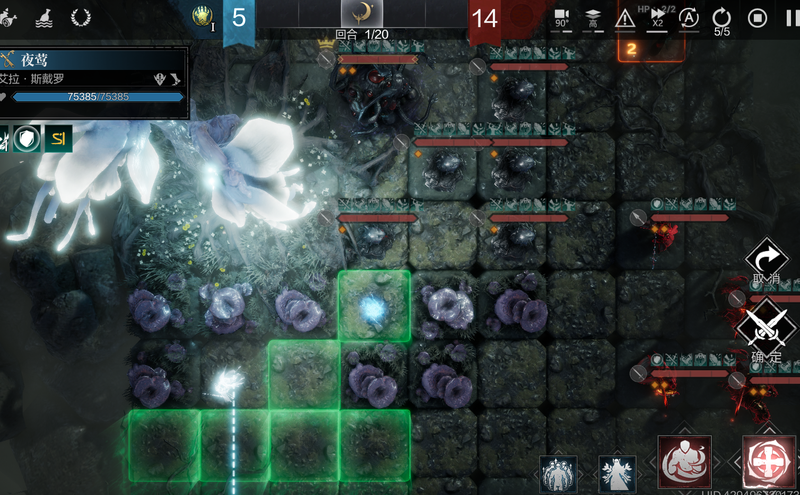
Task: Use the 5/5 undo turn button
Action: pyautogui.click(x=721, y=18)
